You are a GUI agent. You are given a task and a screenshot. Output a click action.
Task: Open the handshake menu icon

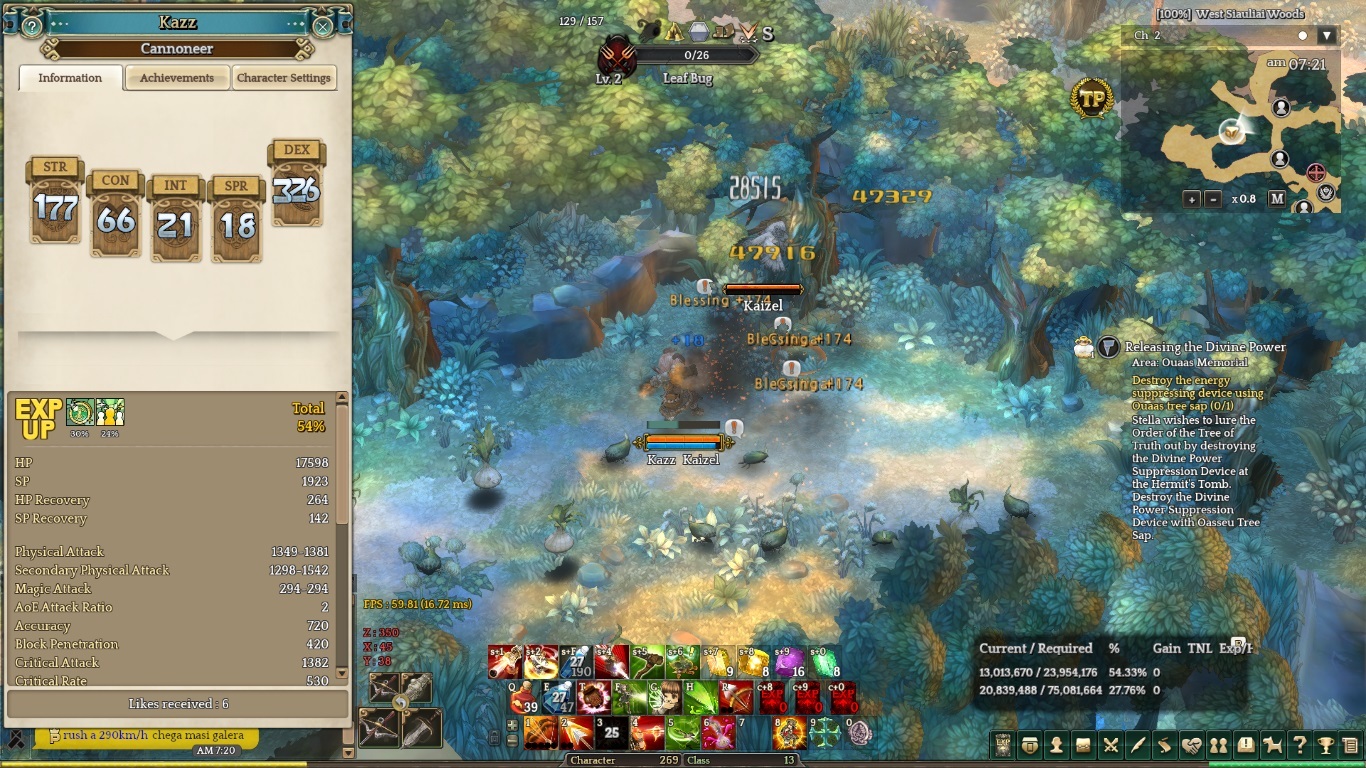tap(1191, 745)
